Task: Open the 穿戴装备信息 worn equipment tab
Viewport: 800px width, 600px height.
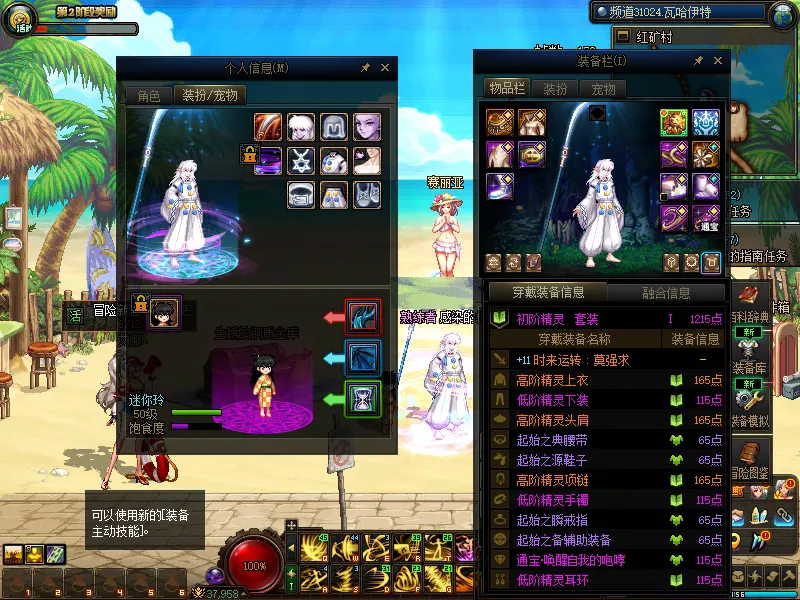Action: tap(548, 292)
